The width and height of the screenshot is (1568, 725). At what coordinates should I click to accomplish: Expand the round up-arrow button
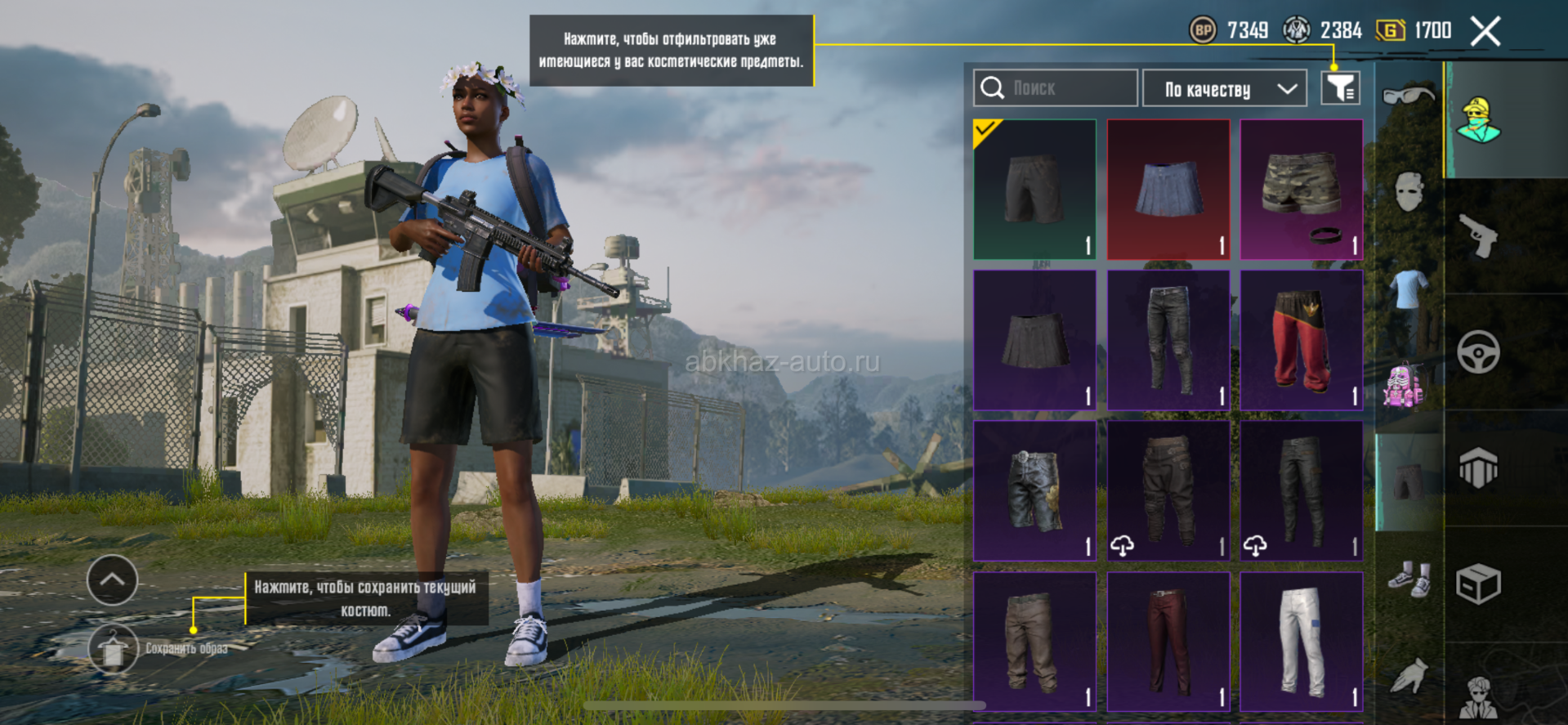(x=112, y=580)
